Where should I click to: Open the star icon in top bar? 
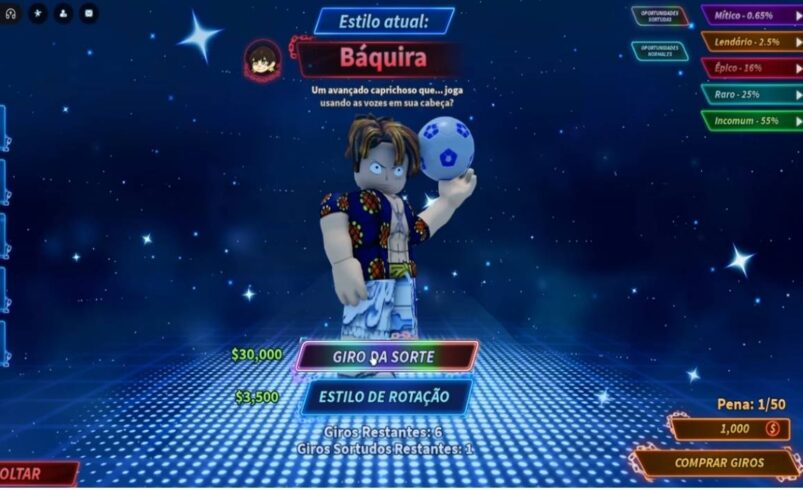37,14
